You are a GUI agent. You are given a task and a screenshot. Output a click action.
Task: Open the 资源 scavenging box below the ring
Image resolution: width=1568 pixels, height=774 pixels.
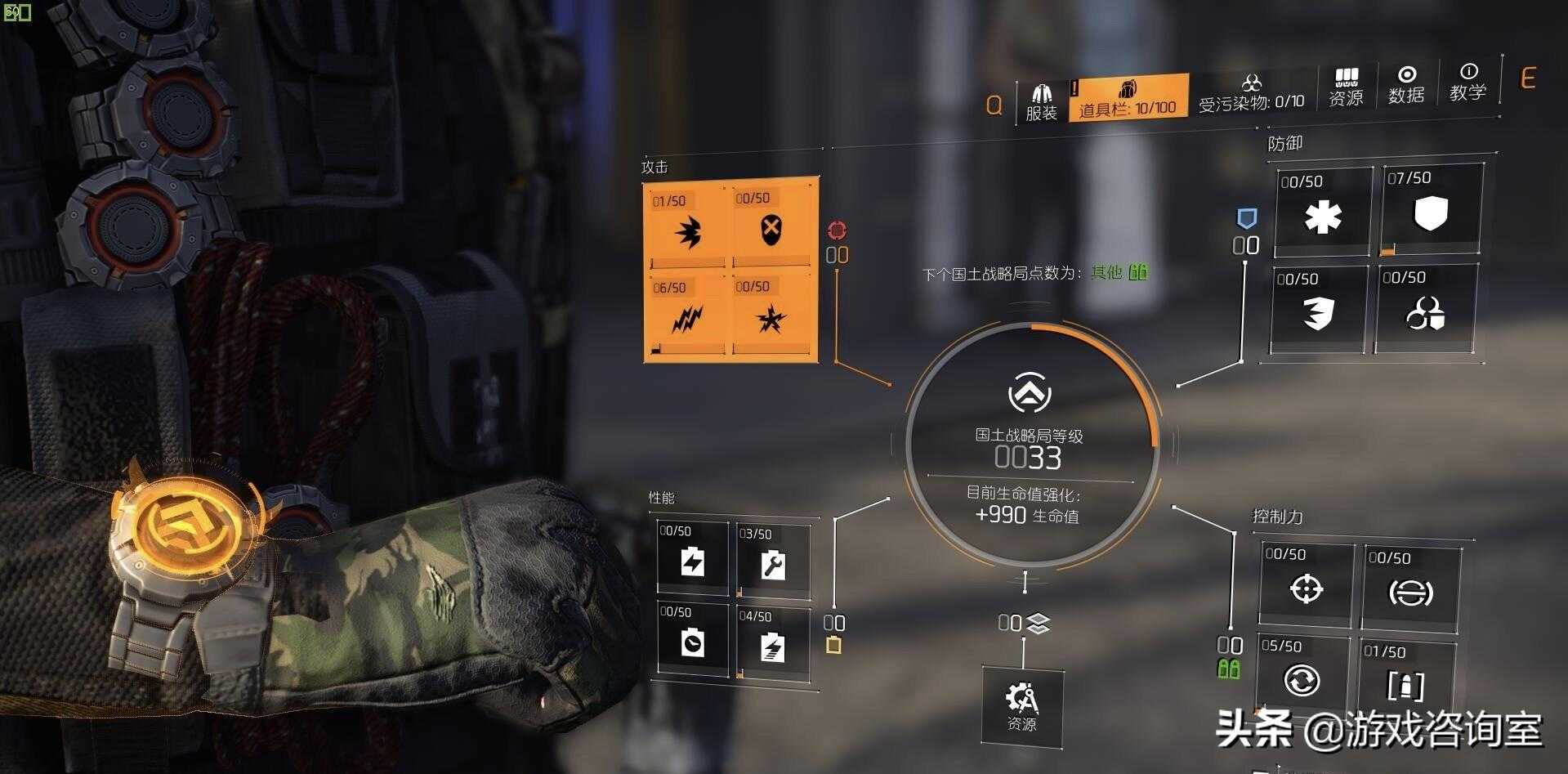[1022, 705]
